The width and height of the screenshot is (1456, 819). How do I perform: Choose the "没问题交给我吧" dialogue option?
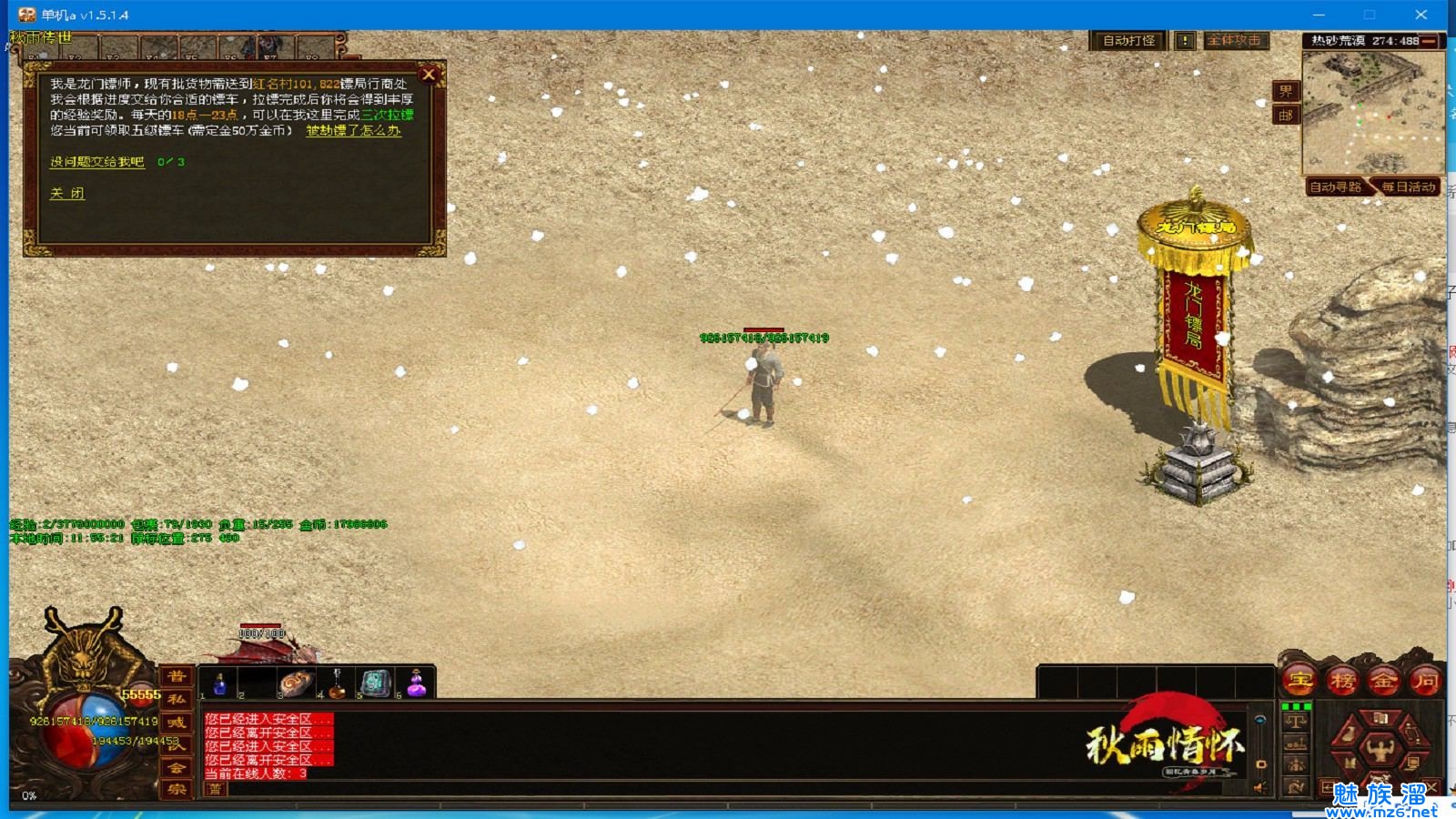point(96,162)
